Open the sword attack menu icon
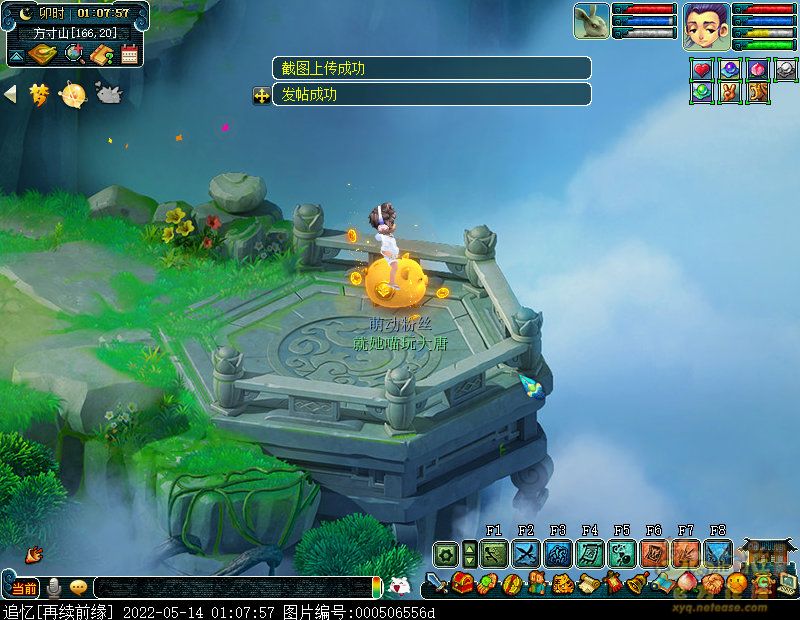 [437, 584]
